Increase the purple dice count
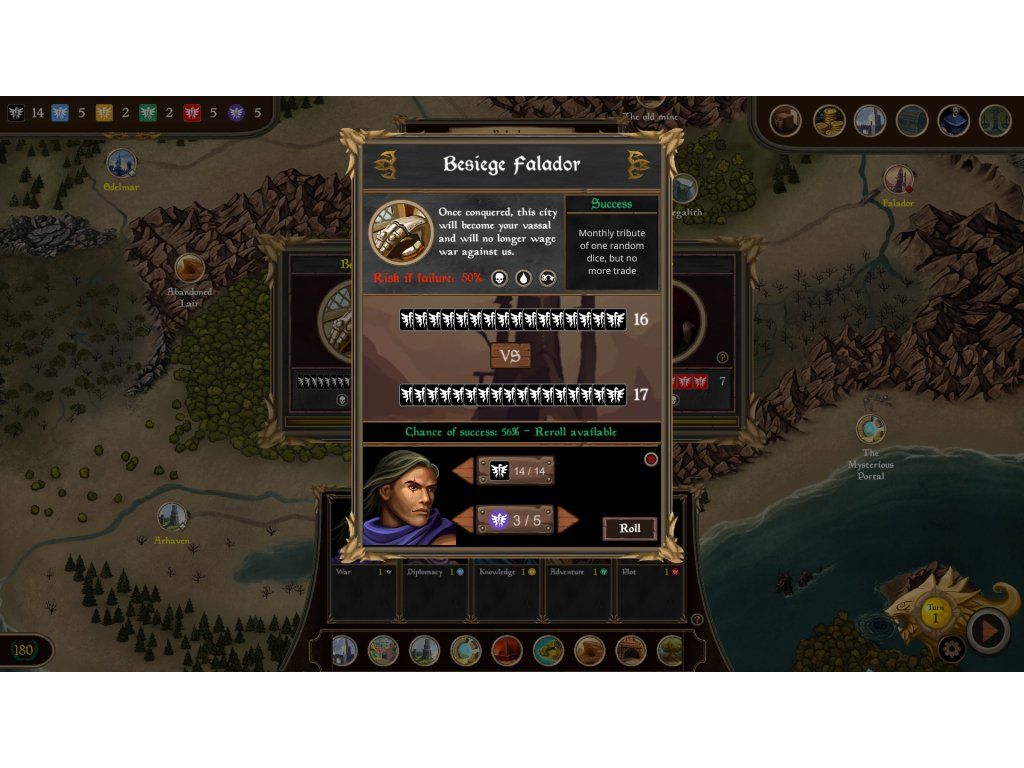Viewport: 1024px width, 768px height. pyautogui.click(x=567, y=520)
